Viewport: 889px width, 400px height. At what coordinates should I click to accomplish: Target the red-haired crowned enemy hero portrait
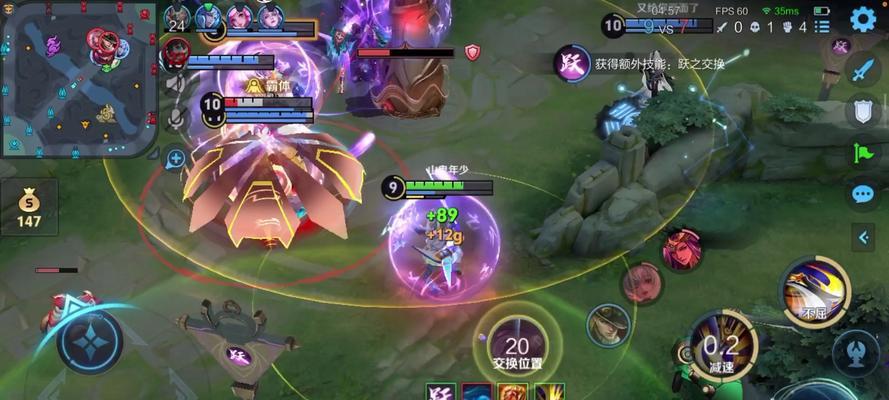coord(680,249)
